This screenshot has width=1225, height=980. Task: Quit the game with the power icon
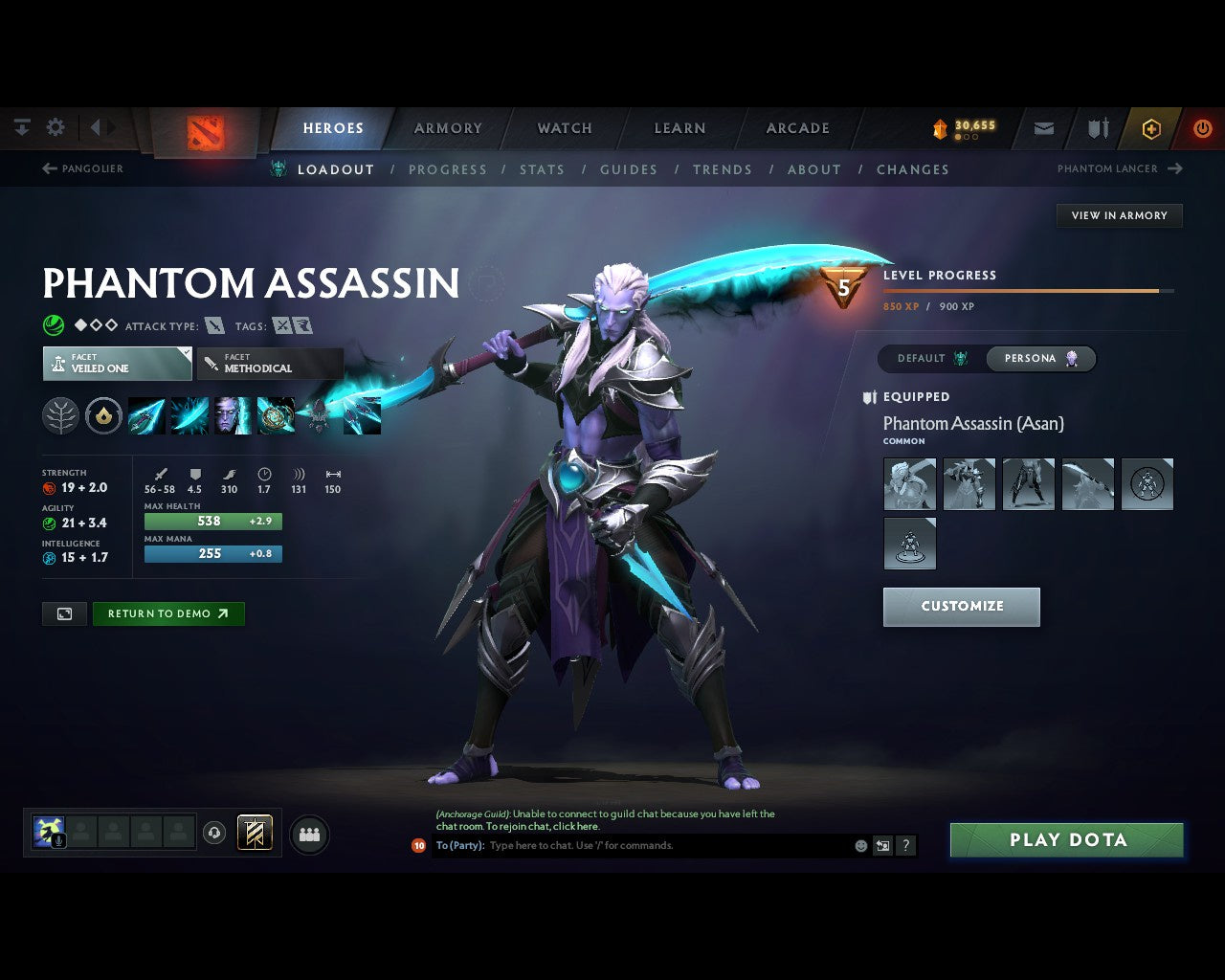(1202, 128)
